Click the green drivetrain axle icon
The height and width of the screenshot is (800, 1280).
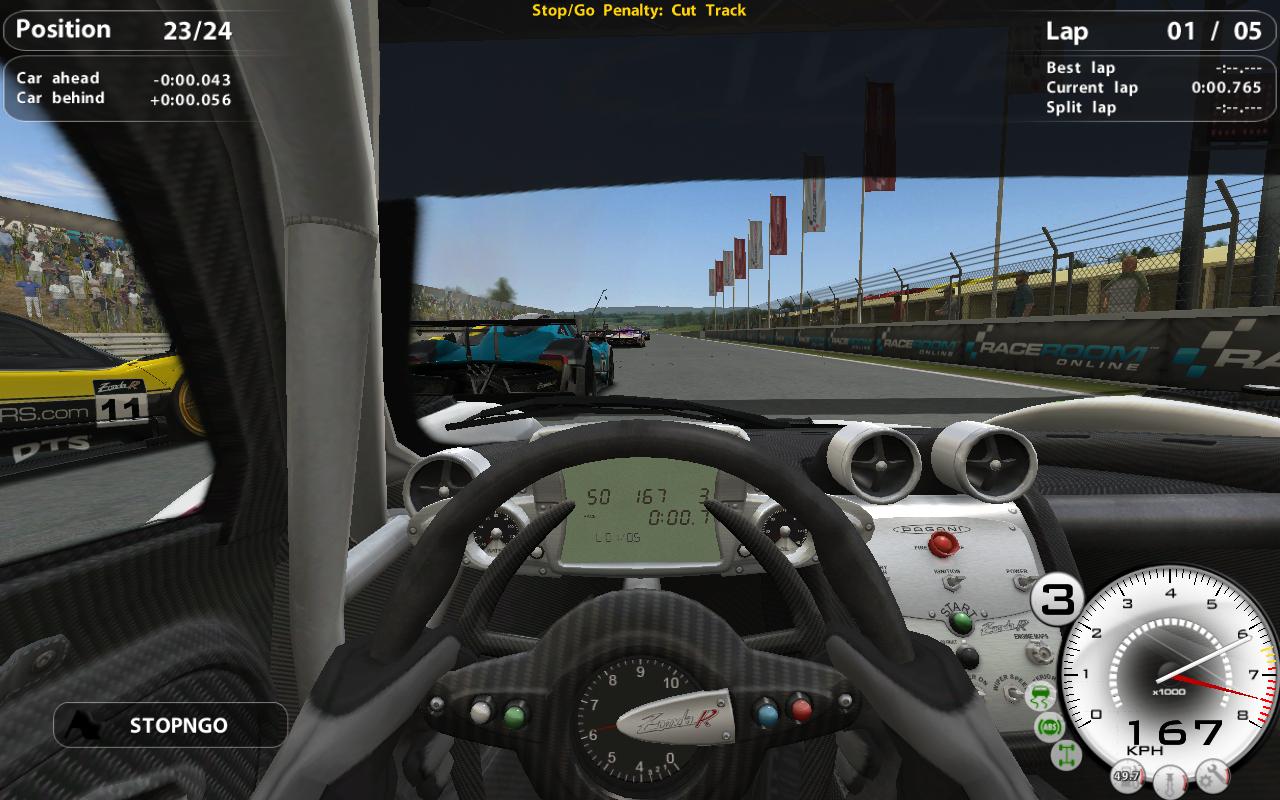click(1066, 755)
